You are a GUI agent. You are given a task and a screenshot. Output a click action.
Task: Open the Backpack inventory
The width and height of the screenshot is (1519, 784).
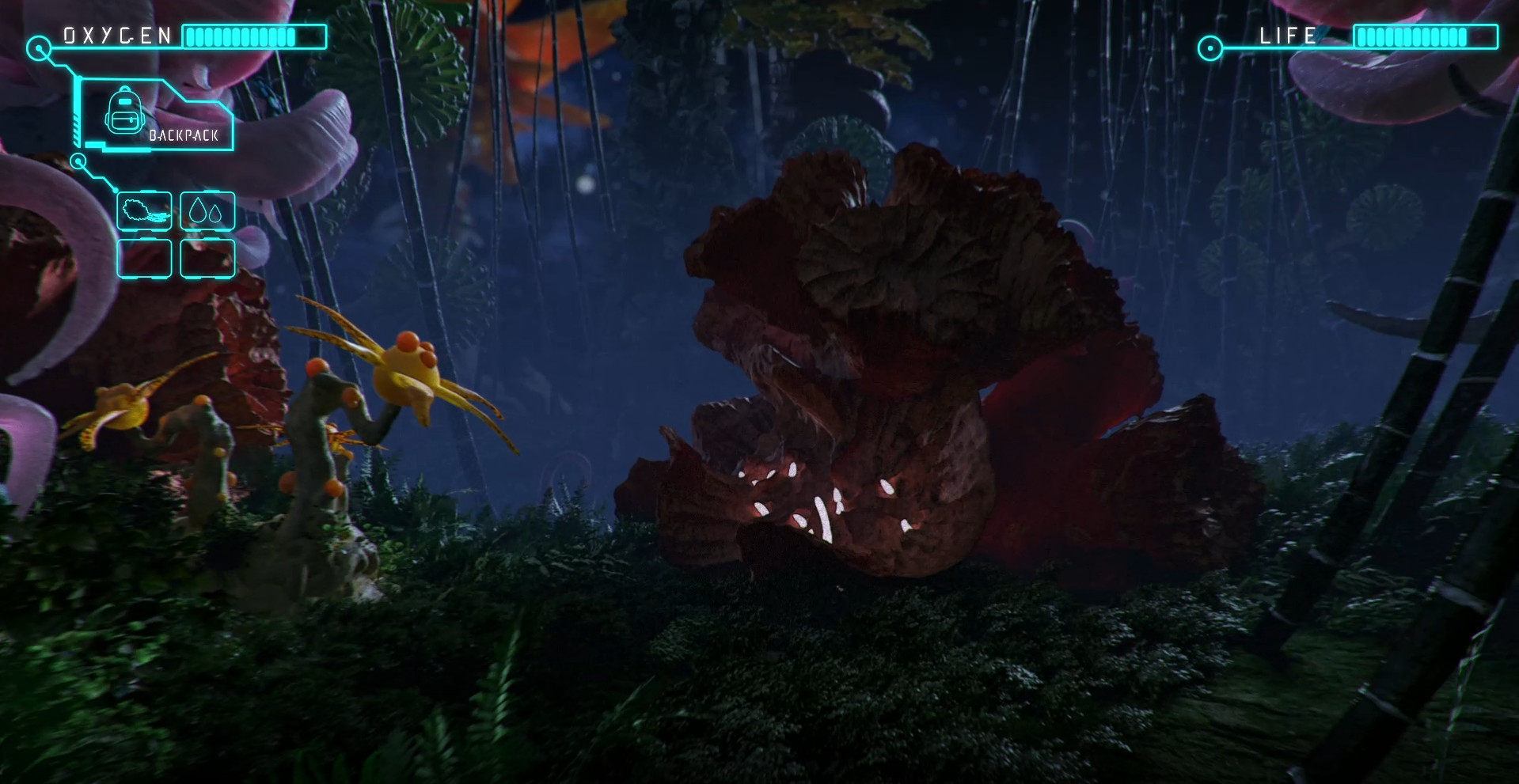coord(154,115)
